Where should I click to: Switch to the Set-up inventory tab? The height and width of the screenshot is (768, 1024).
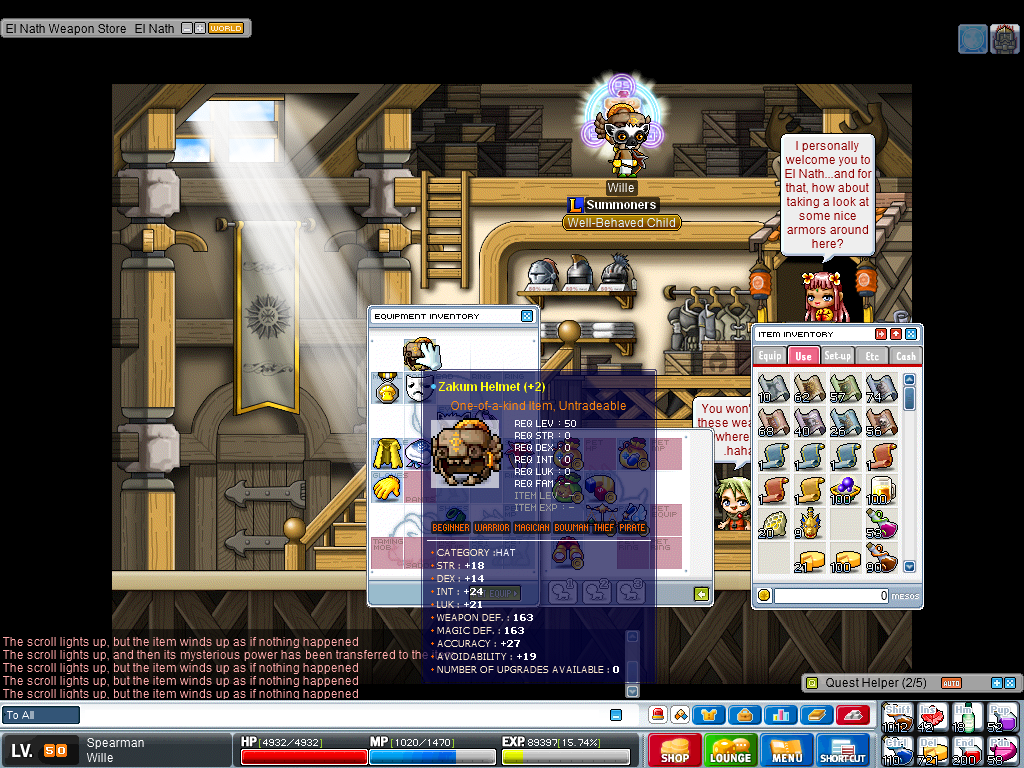[838, 356]
